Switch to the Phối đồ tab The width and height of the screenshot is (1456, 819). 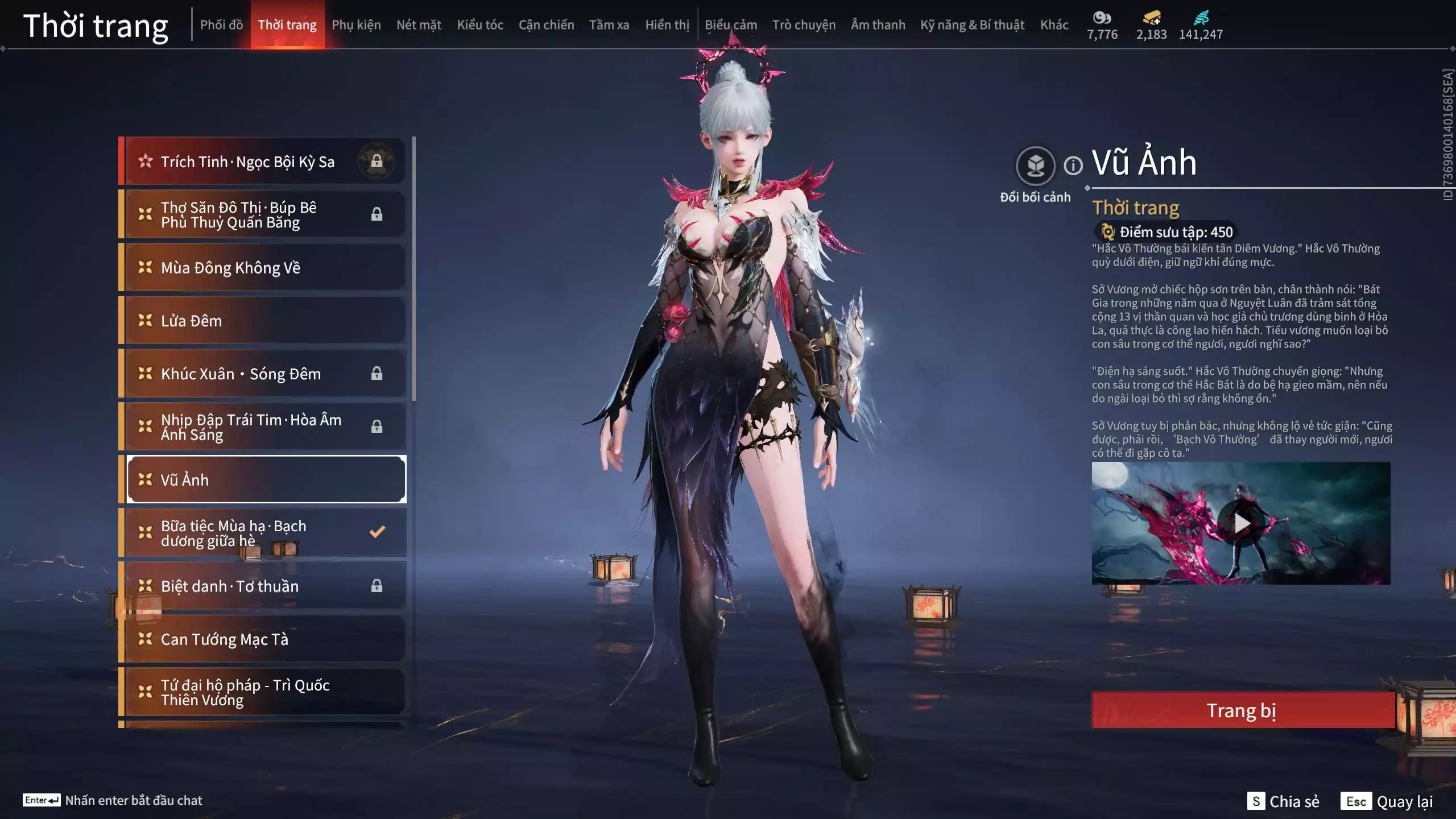pyautogui.click(x=221, y=25)
